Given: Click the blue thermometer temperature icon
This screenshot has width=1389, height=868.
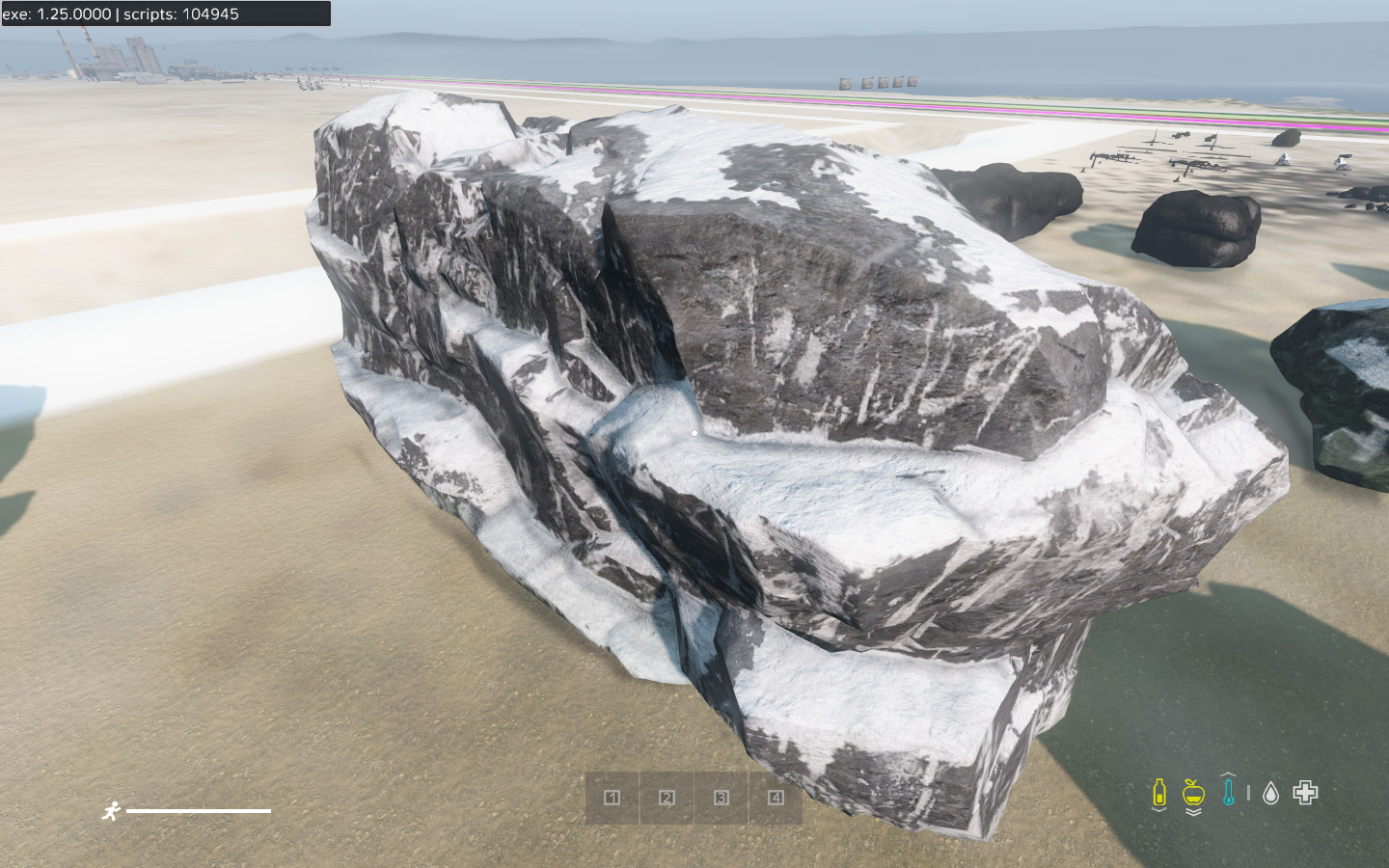Looking at the screenshot, I should (x=1228, y=792).
